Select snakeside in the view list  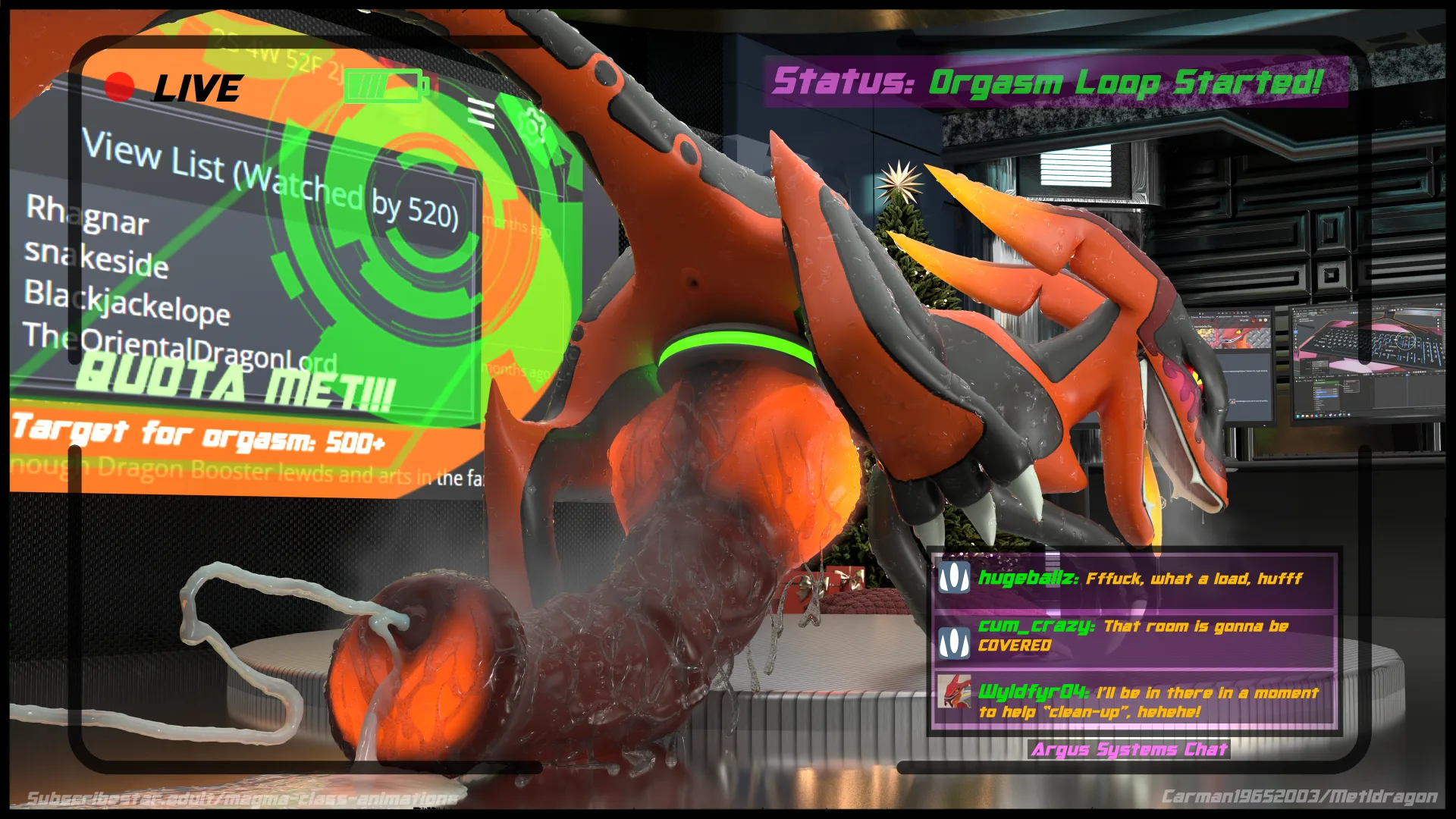click(96, 258)
